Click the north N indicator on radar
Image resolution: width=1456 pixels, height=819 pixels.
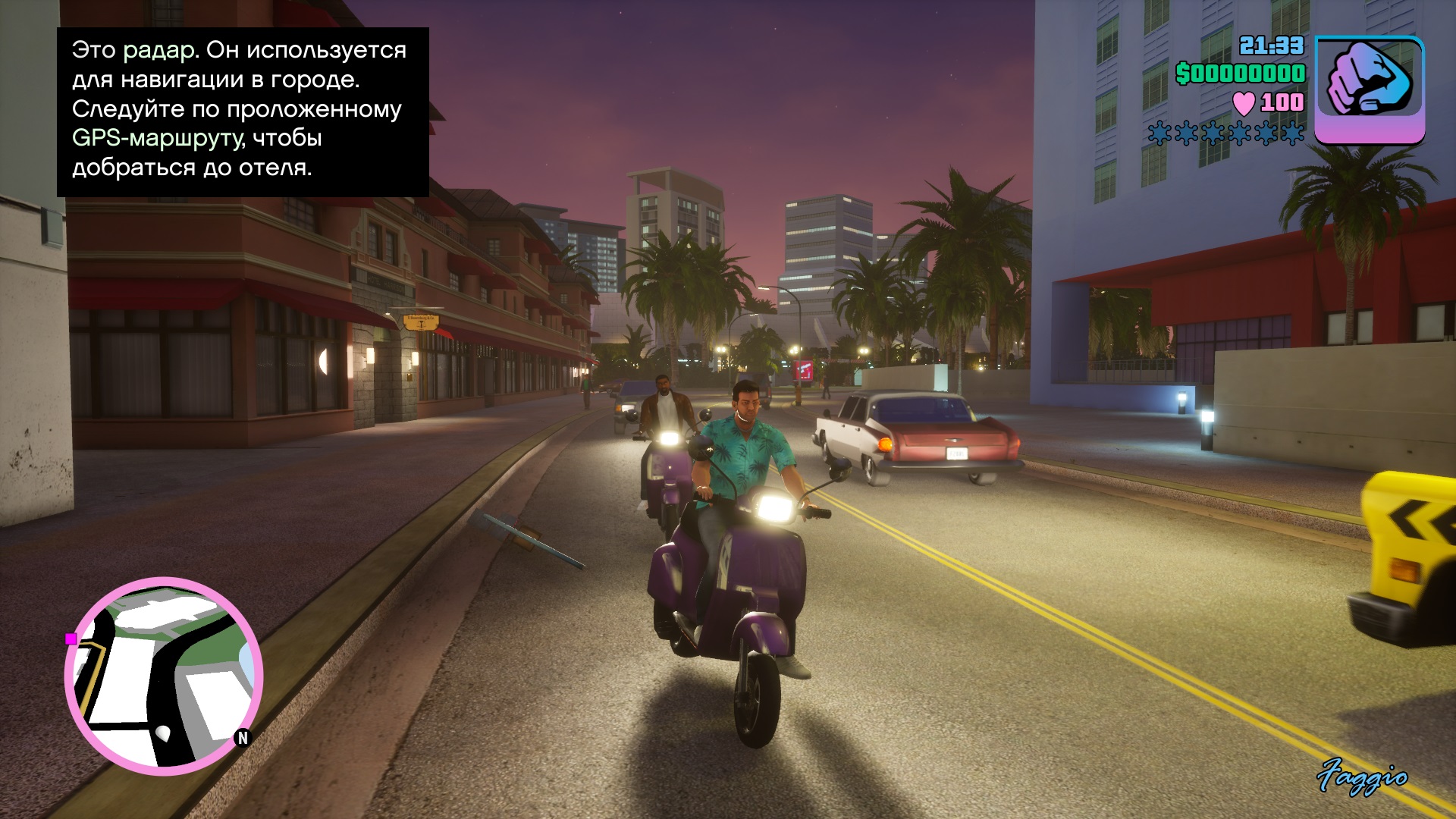pos(243,737)
